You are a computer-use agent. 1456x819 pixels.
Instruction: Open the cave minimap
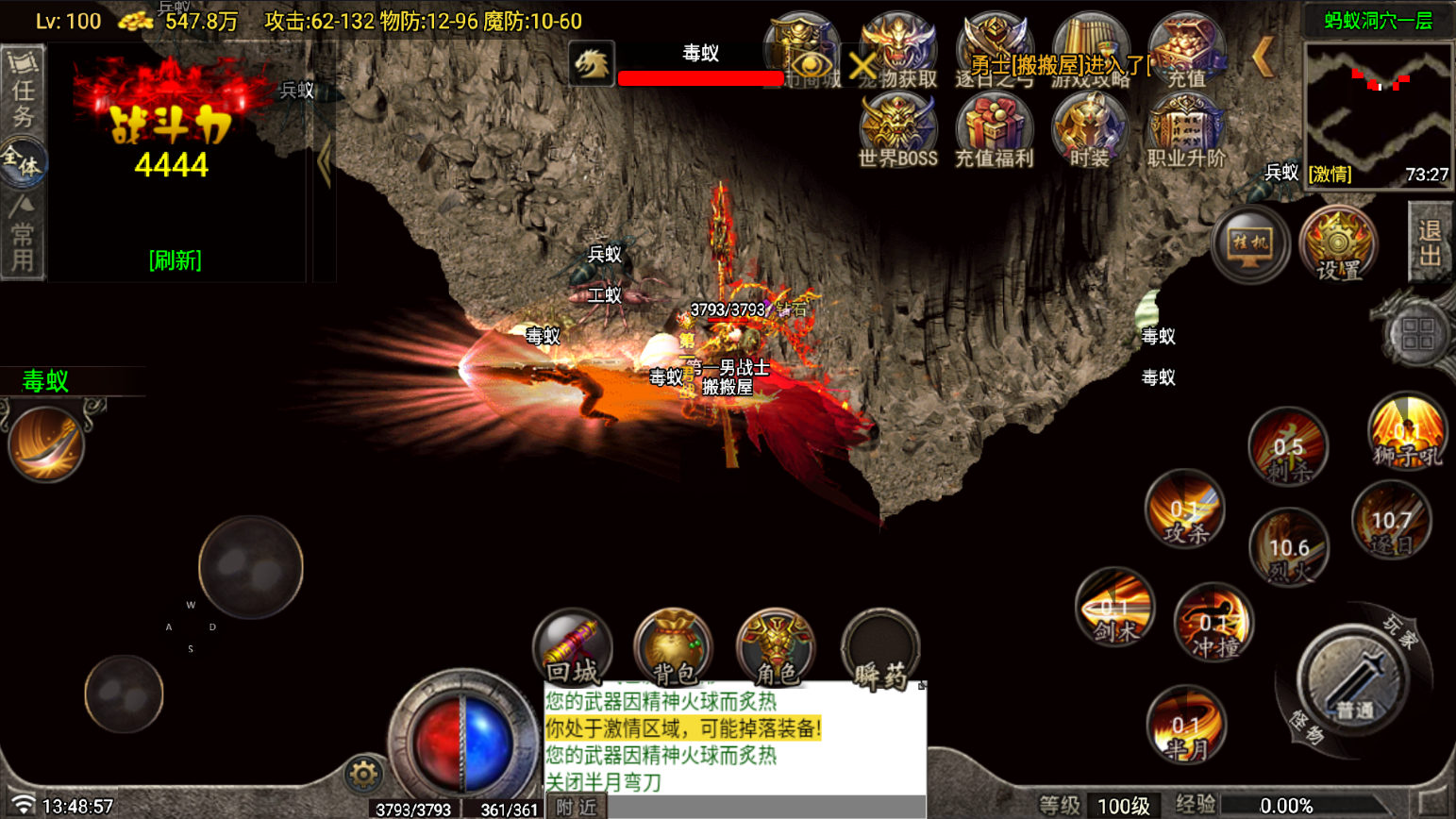[x=1378, y=113]
